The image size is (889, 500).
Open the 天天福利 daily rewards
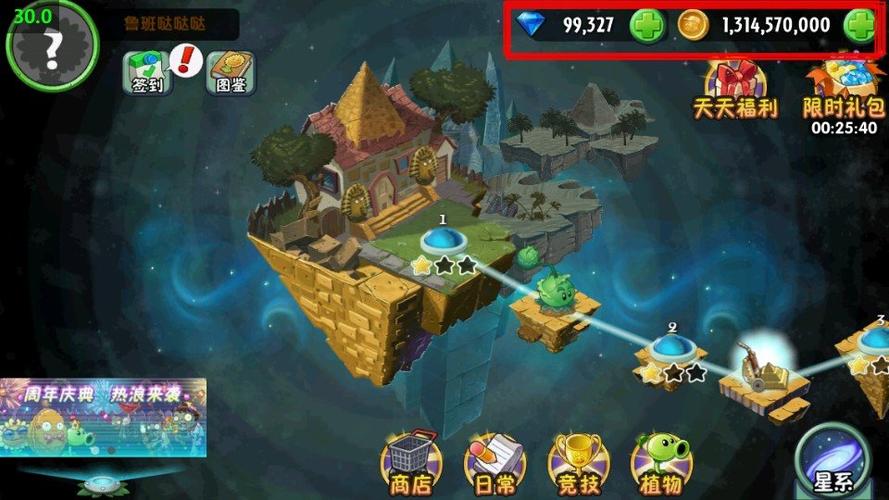tap(735, 90)
